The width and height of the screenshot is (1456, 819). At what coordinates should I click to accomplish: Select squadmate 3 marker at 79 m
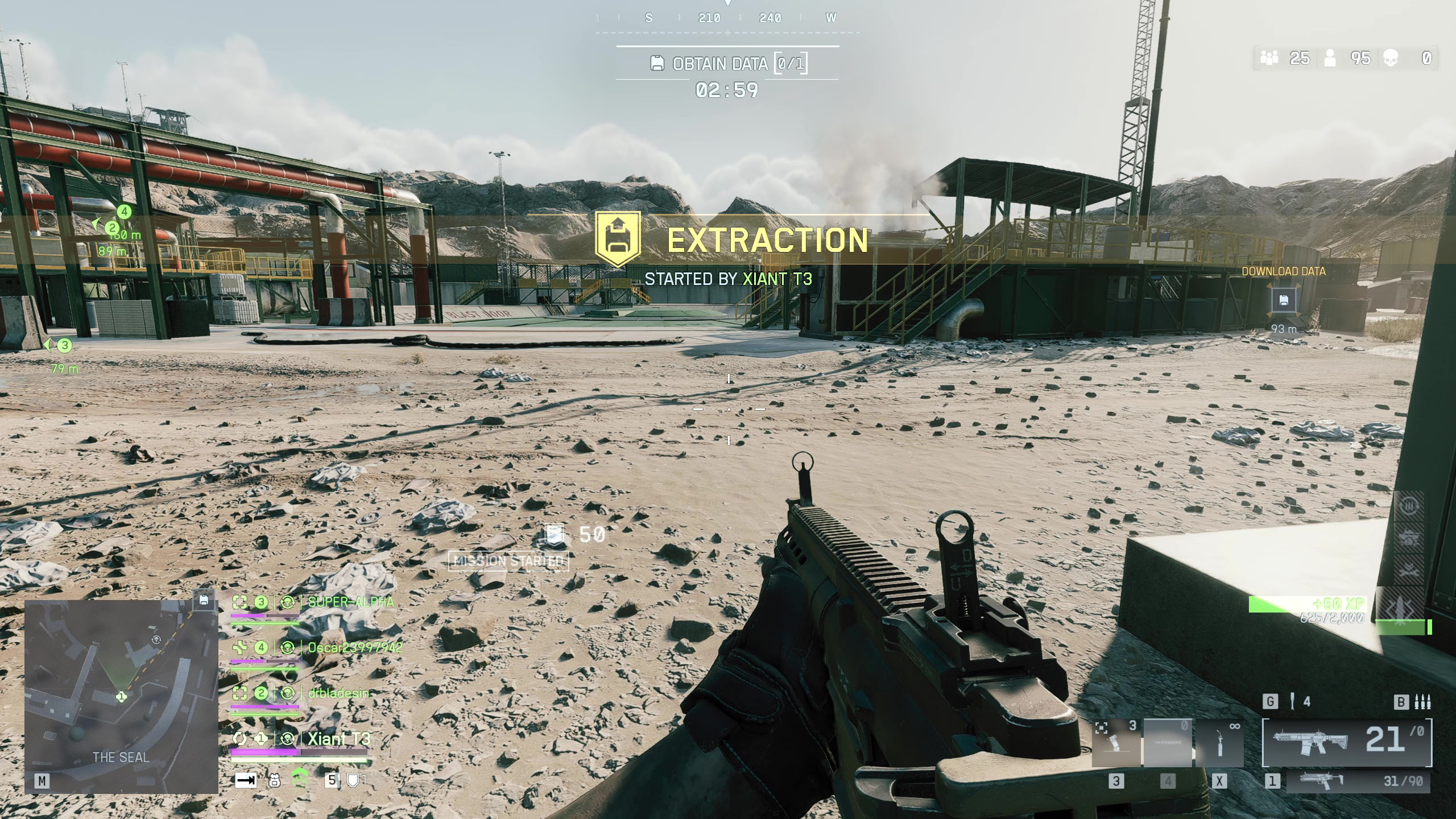point(64,345)
